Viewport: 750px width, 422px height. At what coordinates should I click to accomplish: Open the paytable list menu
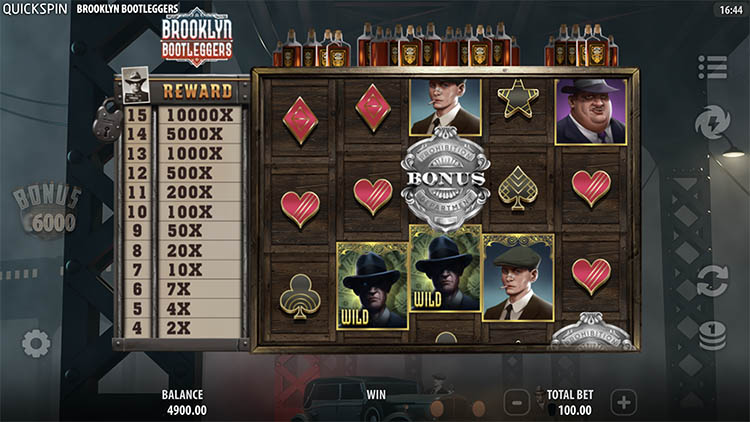pos(712,67)
